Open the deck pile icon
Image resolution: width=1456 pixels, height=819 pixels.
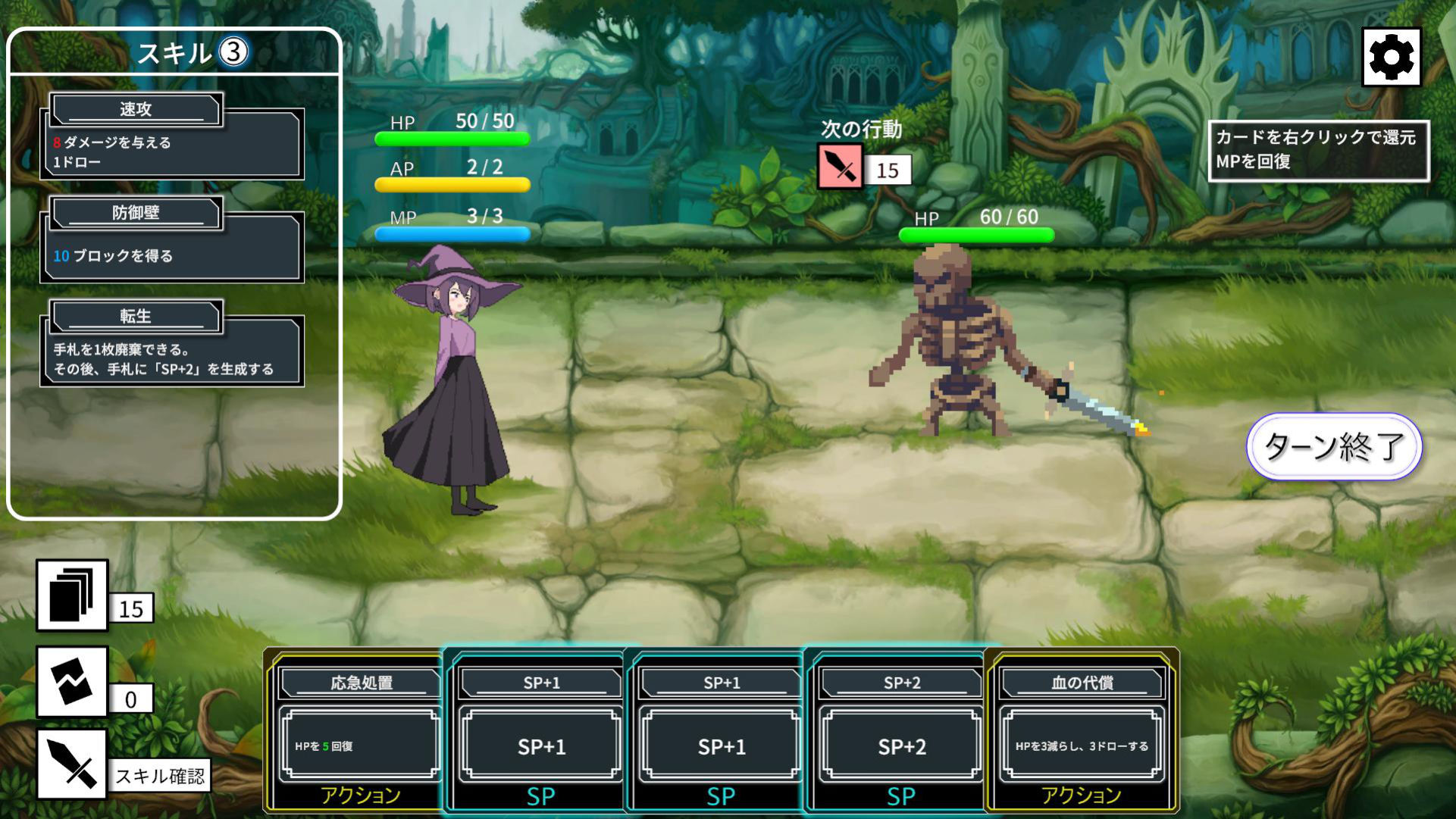point(72,595)
